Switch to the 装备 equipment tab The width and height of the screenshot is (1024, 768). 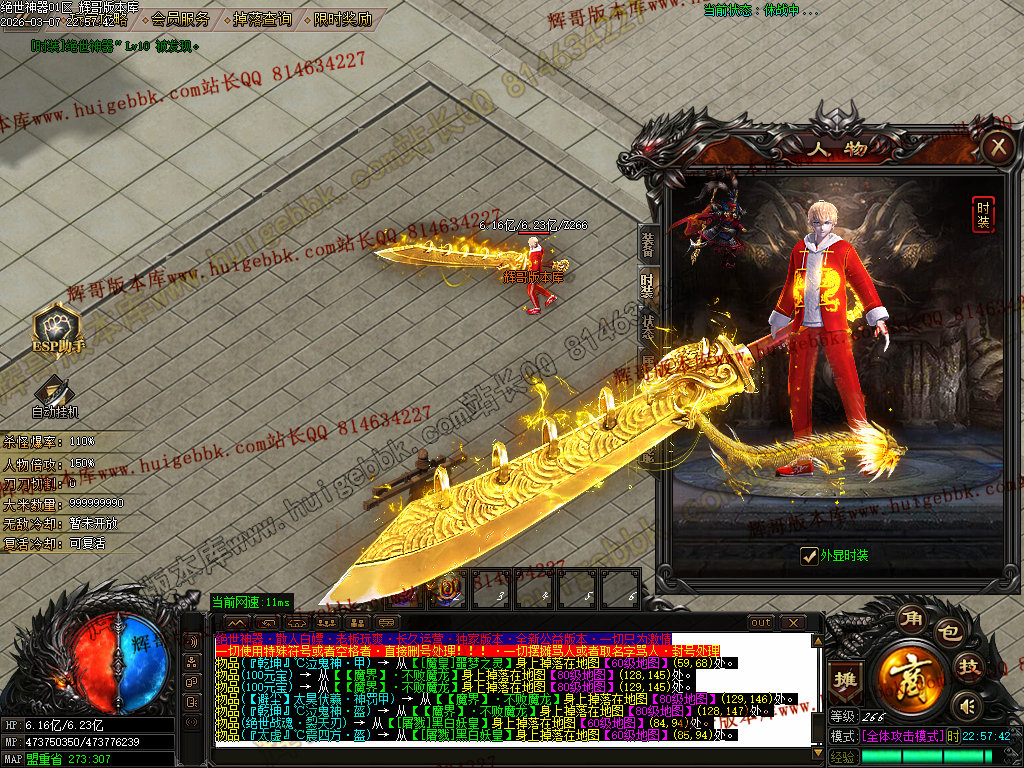pyautogui.click(x=647, y=245)
